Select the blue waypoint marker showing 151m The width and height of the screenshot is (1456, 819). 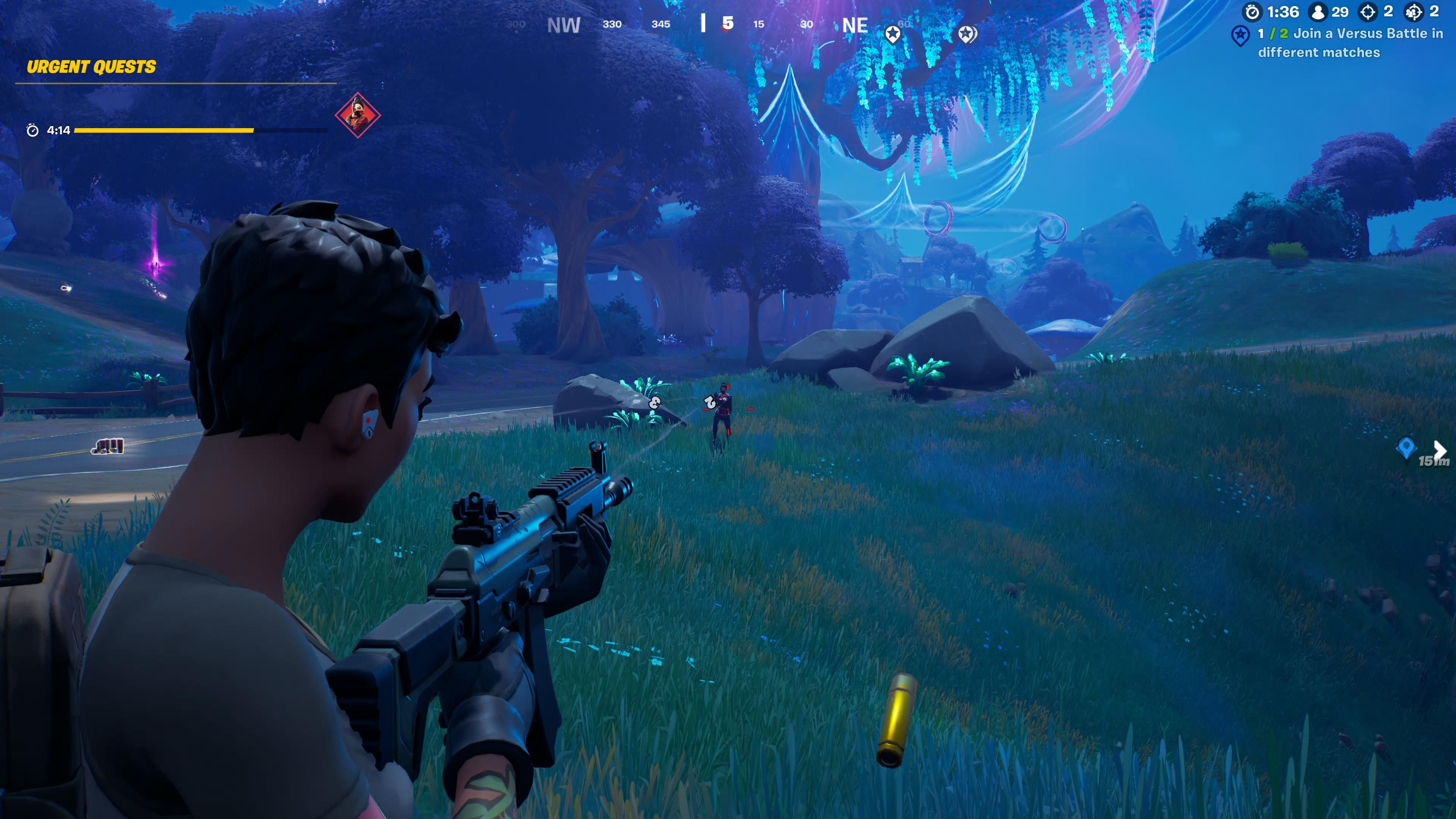[x=1406, y=448]
